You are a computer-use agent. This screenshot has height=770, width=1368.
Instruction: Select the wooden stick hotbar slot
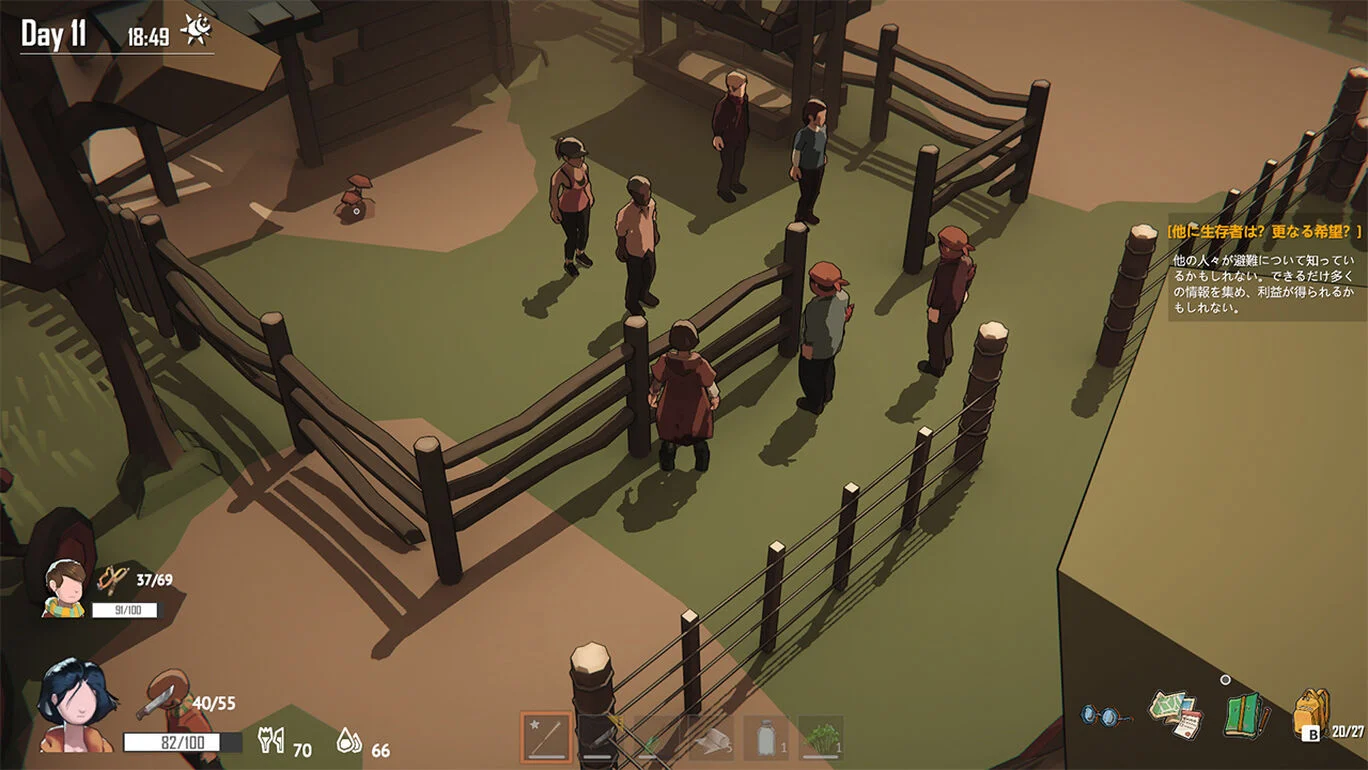546,737
